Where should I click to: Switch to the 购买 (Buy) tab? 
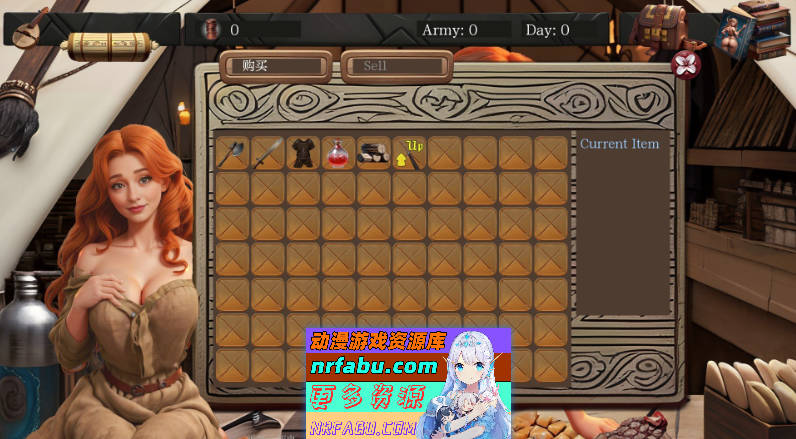[x=276, y=66]
